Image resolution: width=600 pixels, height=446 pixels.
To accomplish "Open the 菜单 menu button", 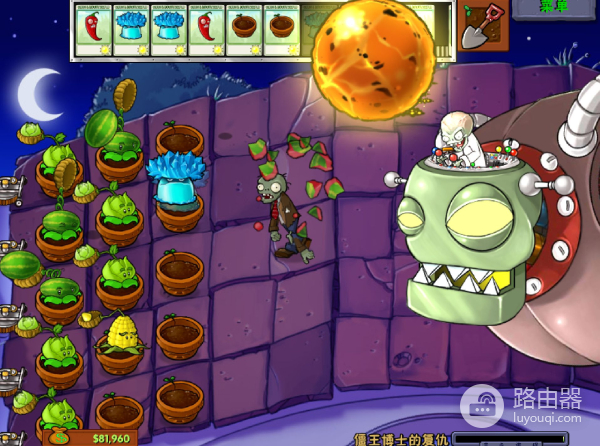I will 553,8.
